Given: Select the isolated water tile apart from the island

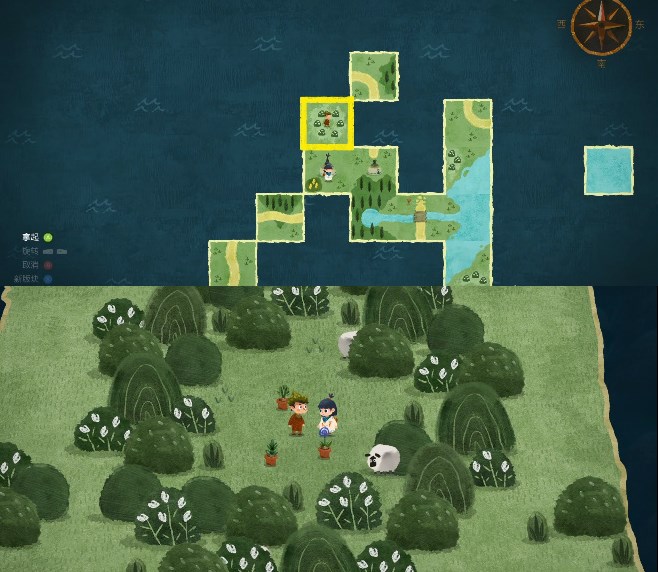Looking at the screenshot, I should [608, 170].
